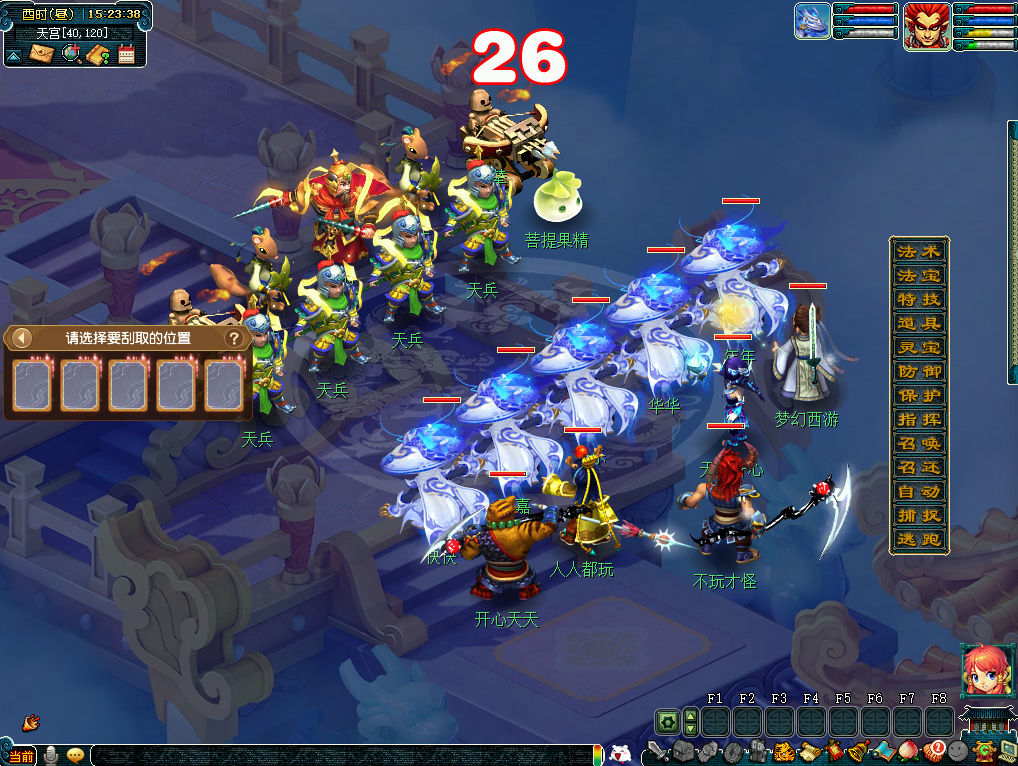Choose the 保护 protect command
Screen dimensions: 1018x766
918,396
